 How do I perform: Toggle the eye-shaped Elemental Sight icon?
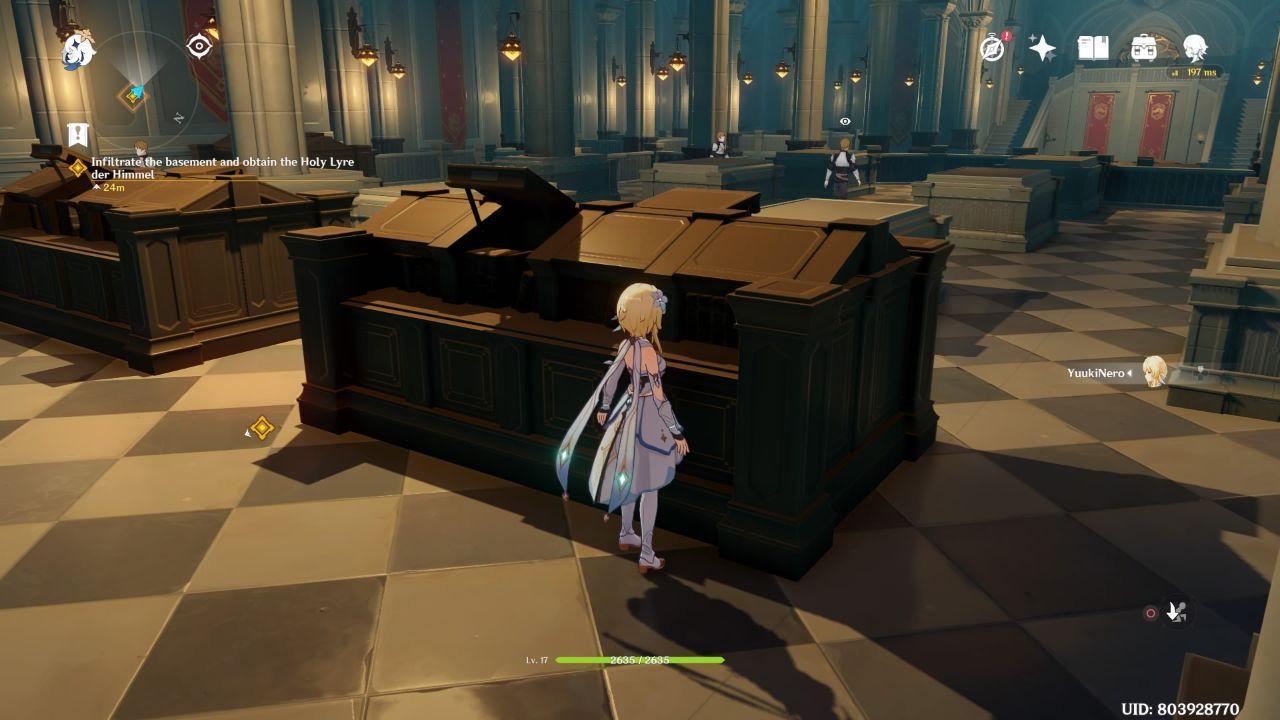199,46
